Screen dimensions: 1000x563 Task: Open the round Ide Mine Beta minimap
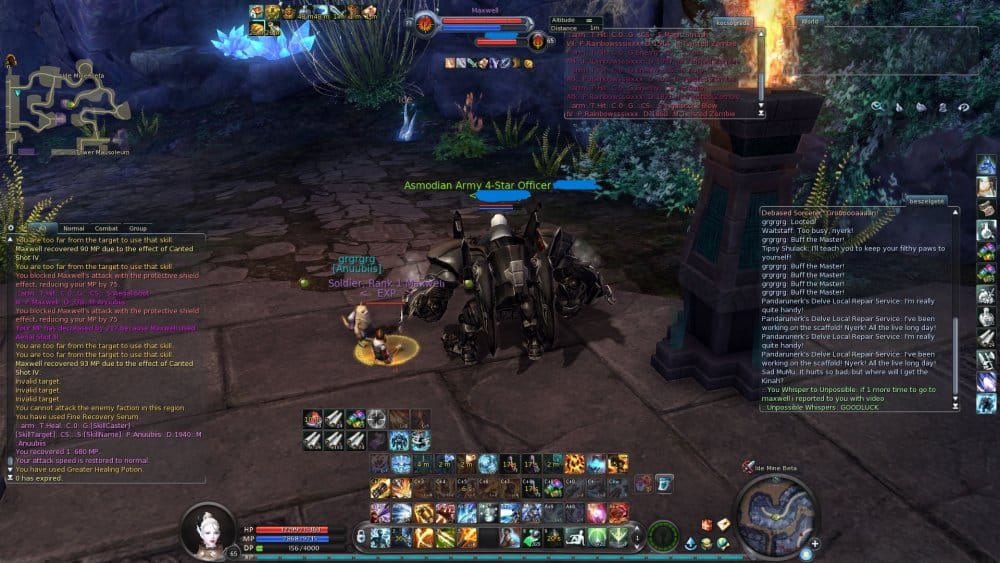[776, 514]
